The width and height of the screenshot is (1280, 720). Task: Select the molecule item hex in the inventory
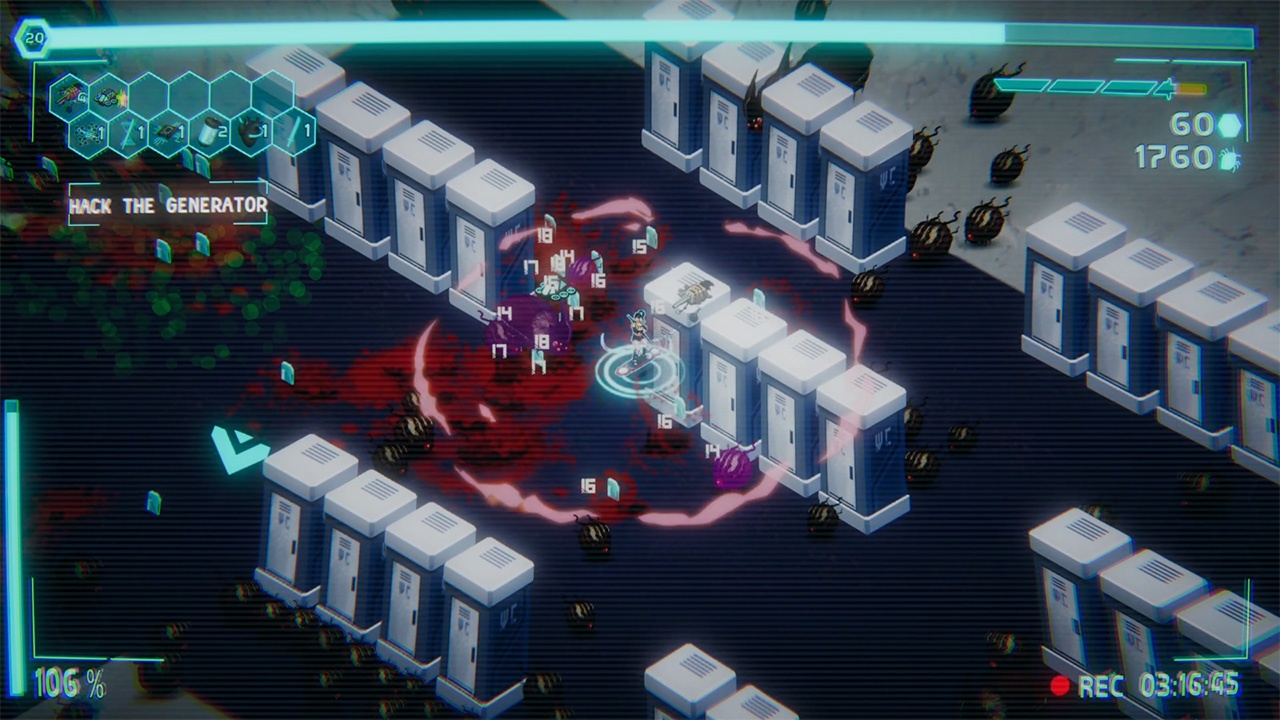pos(86,133)
